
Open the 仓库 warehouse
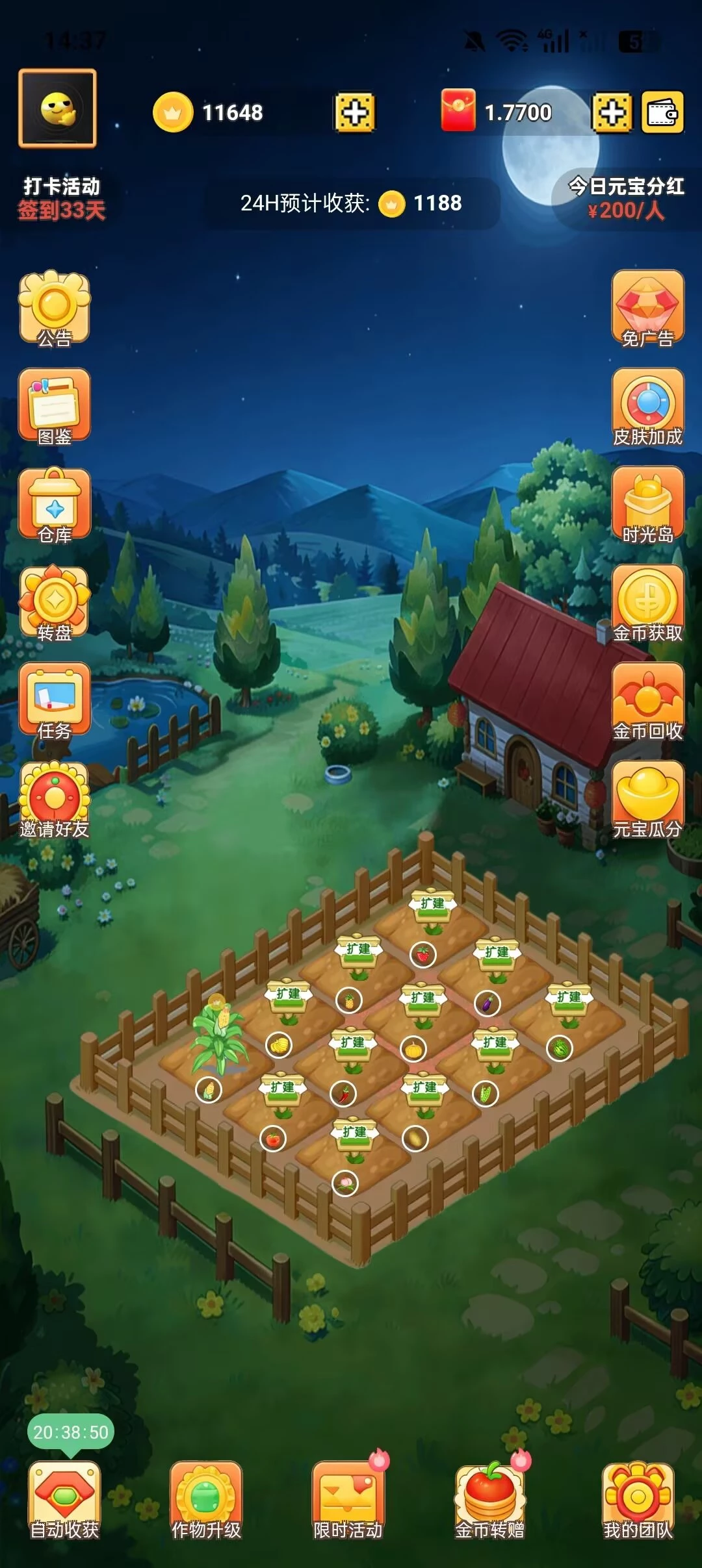point(55,505)
